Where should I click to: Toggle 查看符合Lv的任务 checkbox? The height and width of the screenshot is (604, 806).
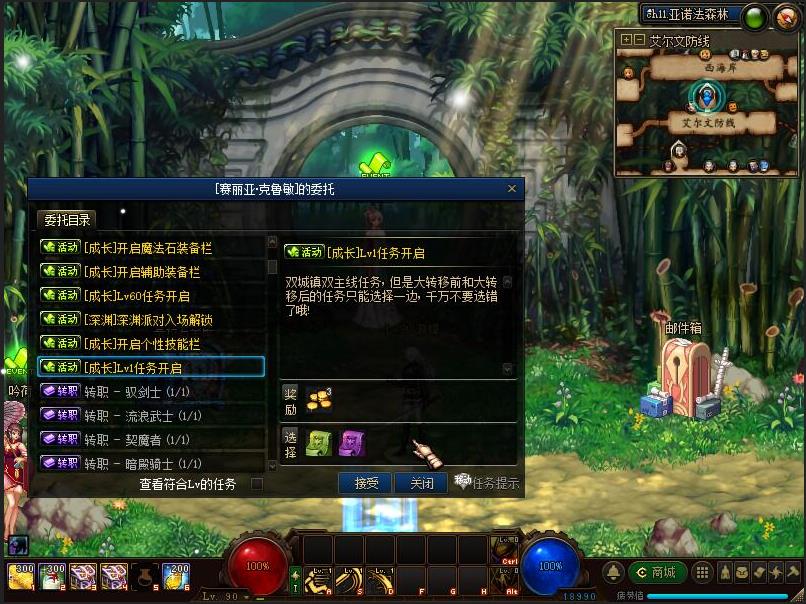[x=257, y=484]
